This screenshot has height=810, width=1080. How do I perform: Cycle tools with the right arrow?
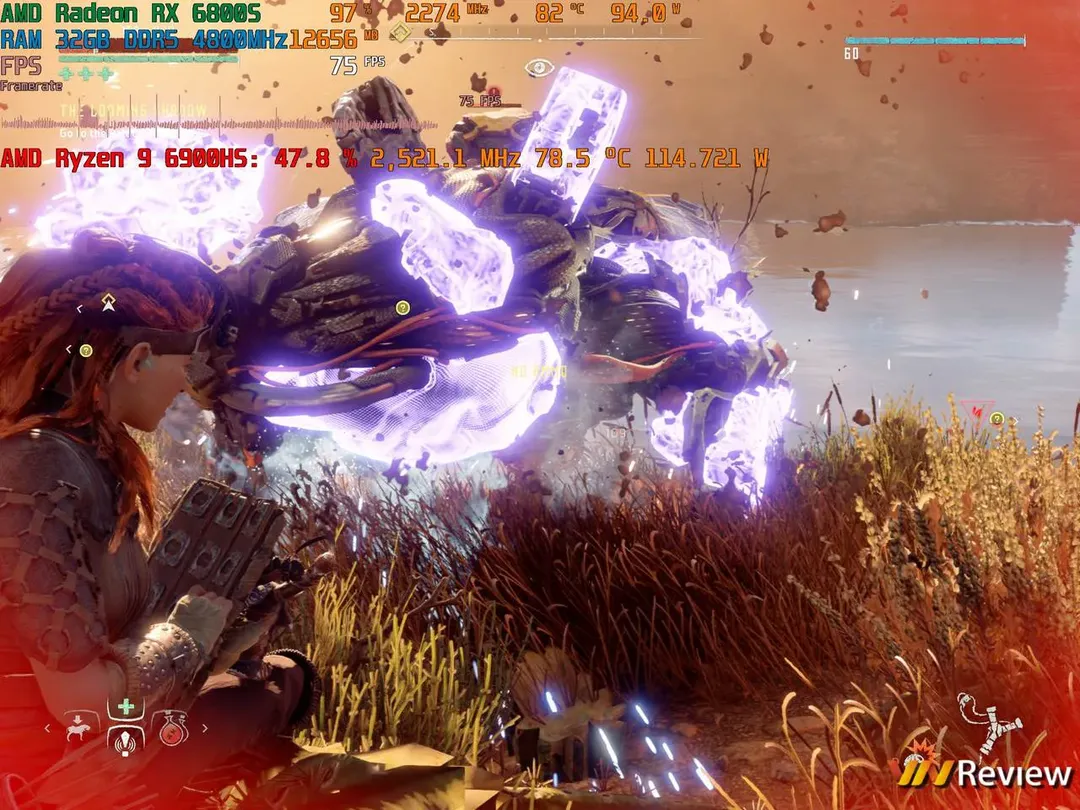[205, 729]
